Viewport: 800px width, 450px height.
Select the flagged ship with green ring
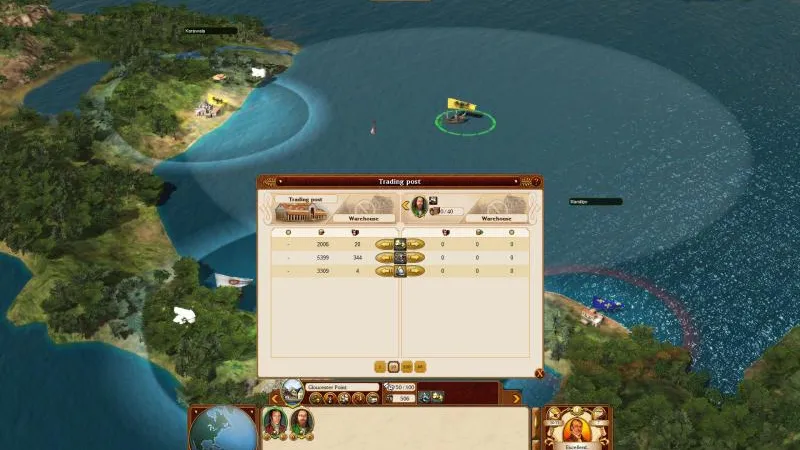[463, 118]
